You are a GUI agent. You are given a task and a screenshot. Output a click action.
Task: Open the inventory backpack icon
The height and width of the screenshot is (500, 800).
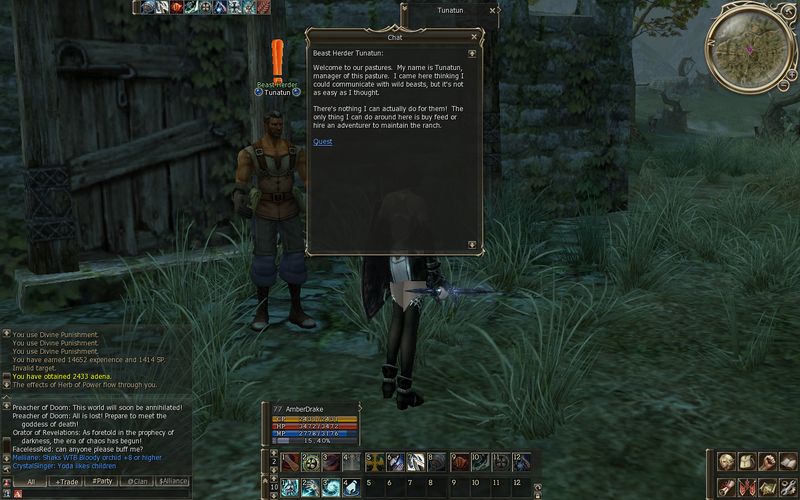coord(749,462)
